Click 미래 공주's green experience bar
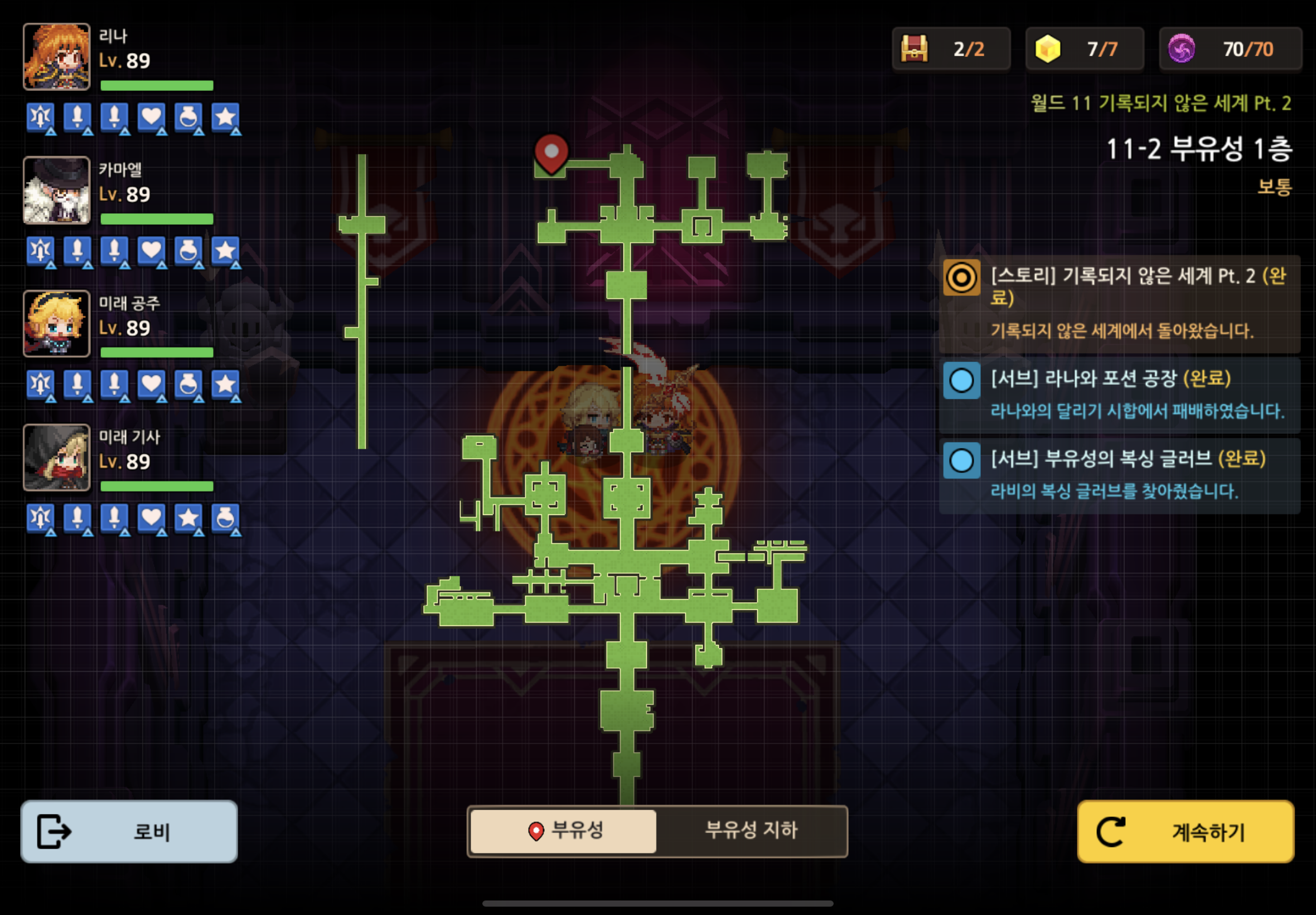Image resolution: width=1316 pixels, height=915 pixels. pos(156,352)
